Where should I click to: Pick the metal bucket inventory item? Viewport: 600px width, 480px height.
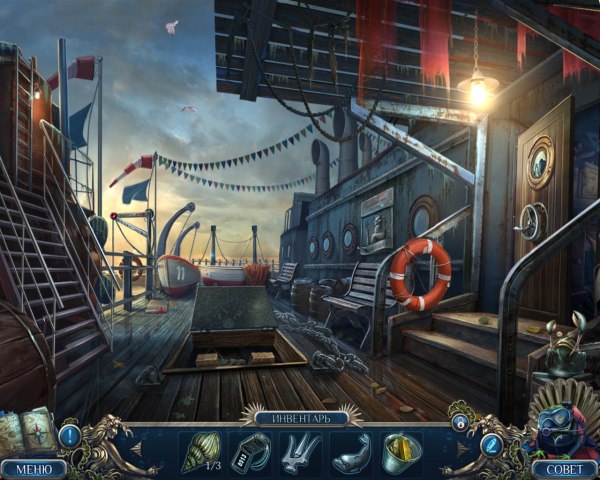tap(399, 449)
